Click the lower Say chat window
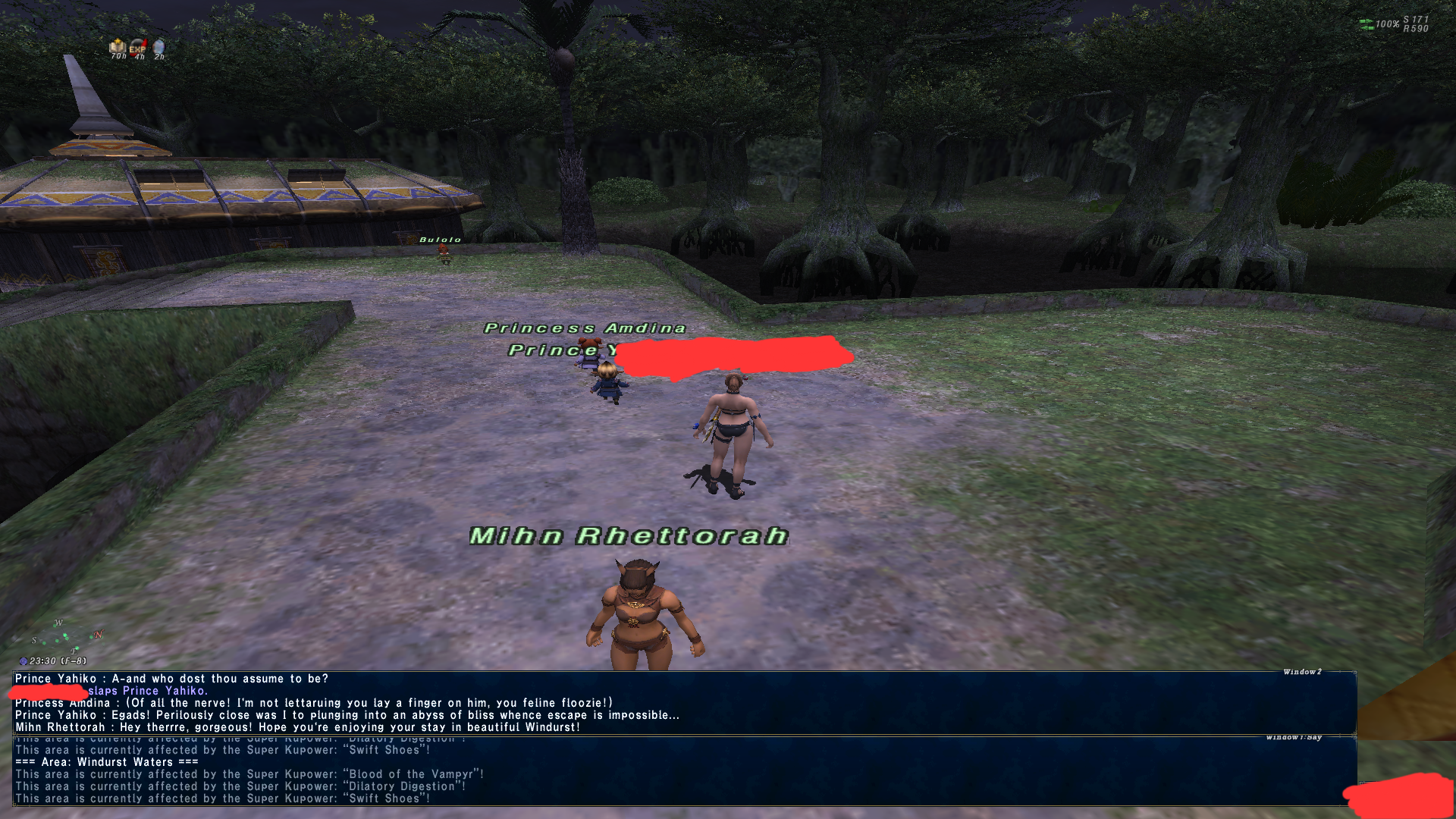 [x=682, y=773]
